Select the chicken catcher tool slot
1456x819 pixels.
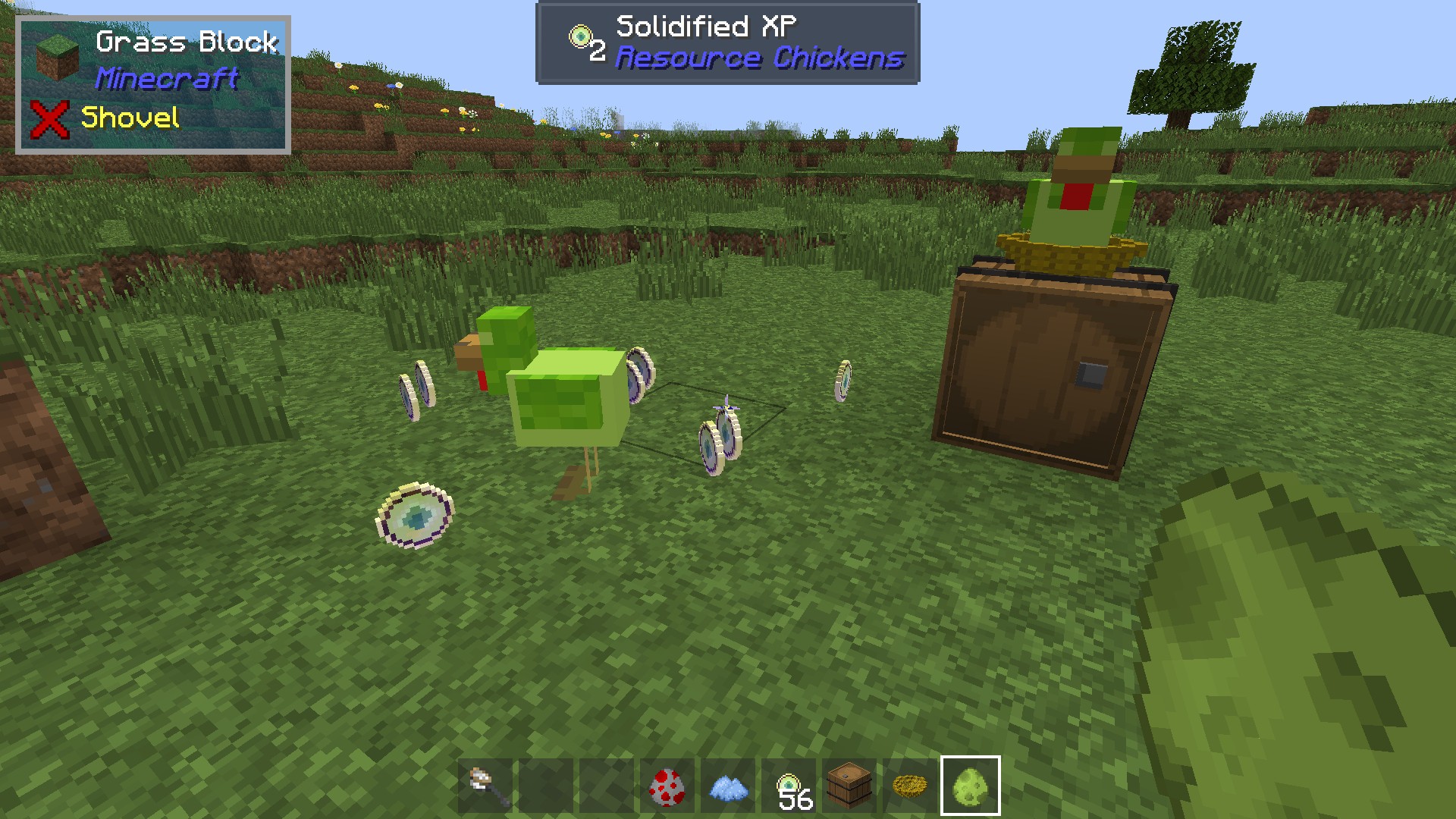click(485, 786)
